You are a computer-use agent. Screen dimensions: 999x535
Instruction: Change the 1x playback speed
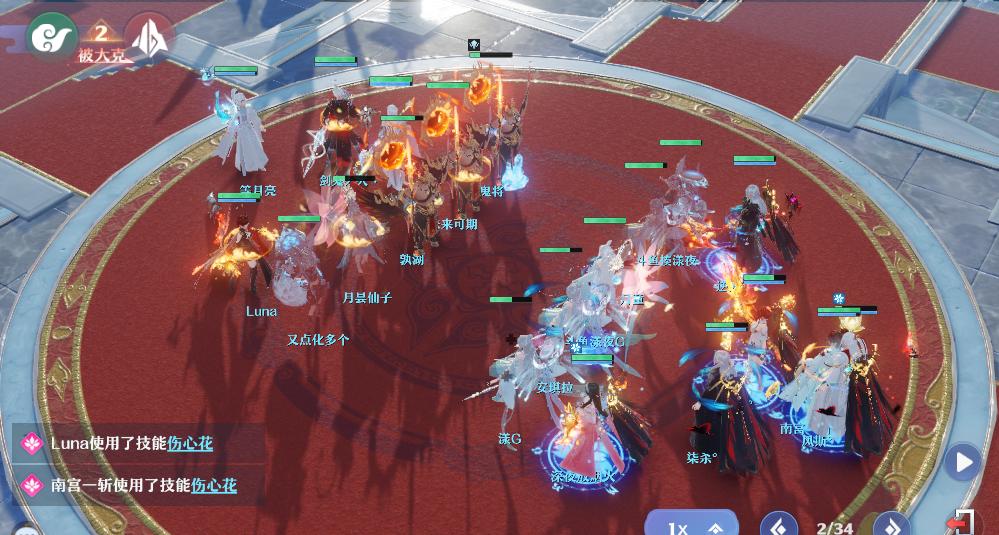(x=691, y=526)
